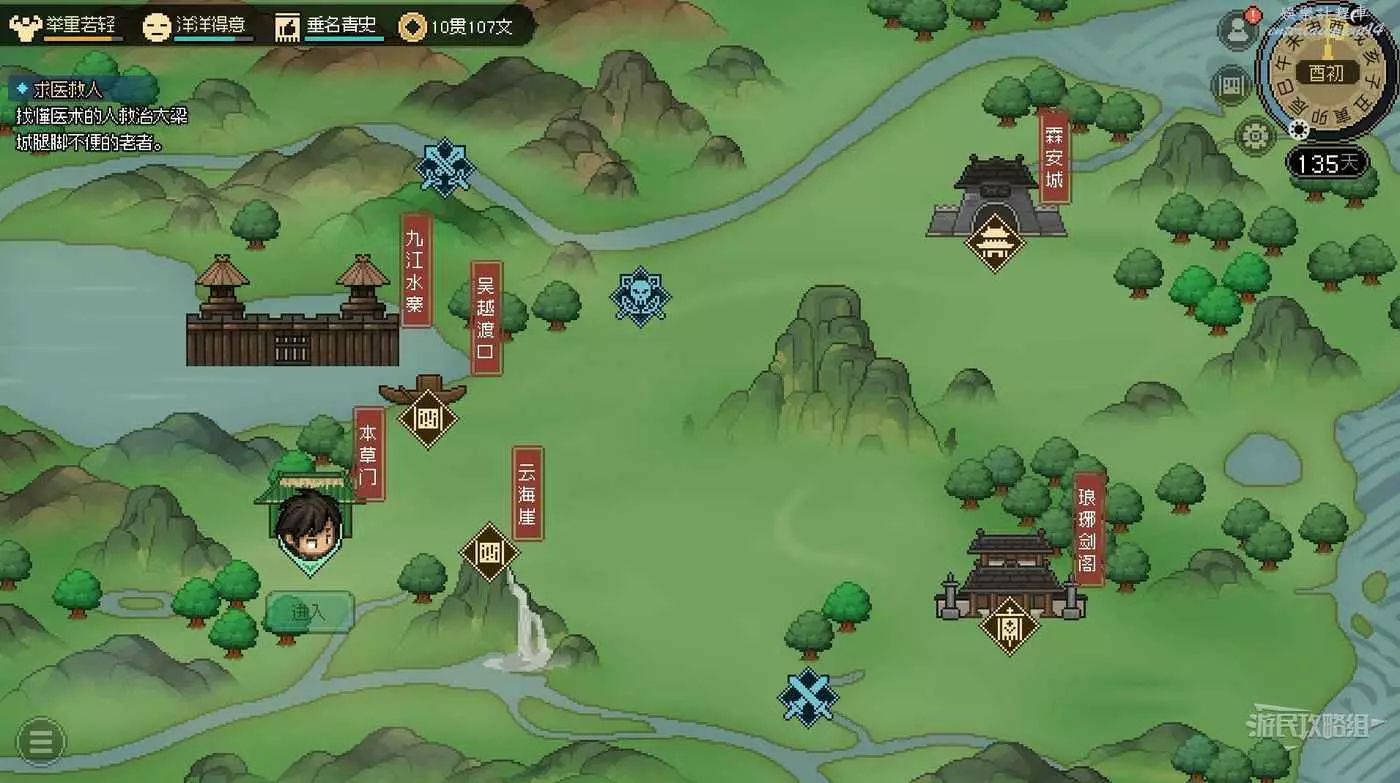Screen dimensions: 1400x783
Task: Enter the 本草门 location via 进入 button
Action: coord(309,612)
